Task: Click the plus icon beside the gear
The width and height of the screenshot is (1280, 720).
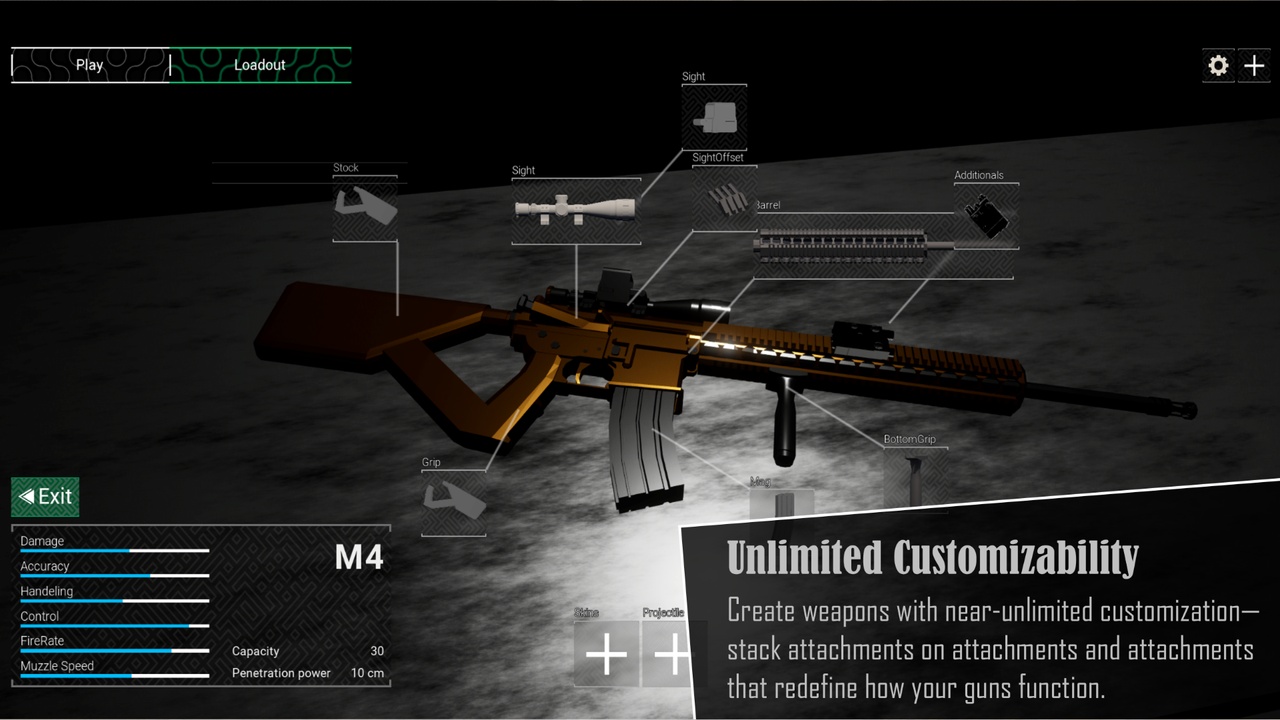Action: tap(1254, 65)
